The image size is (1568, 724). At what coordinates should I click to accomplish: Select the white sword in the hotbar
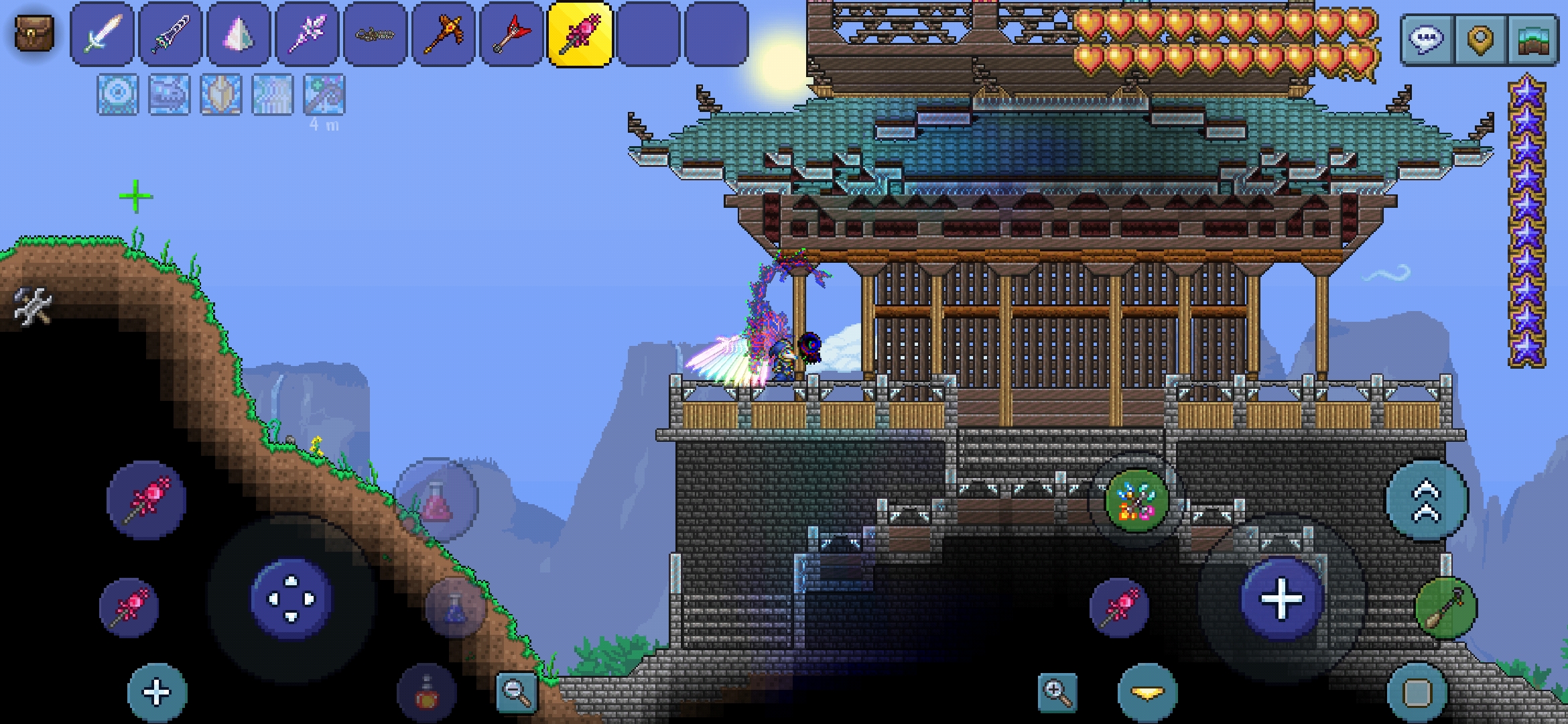tap(102, 34)
